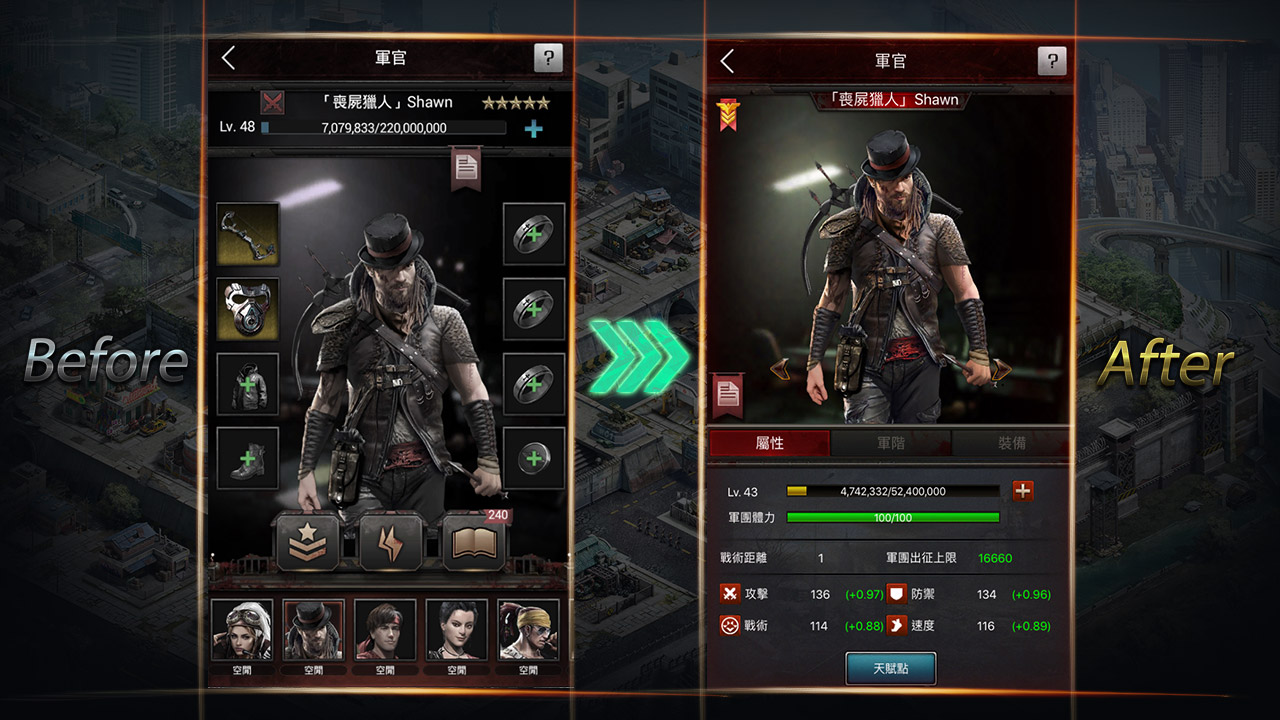Pick the yellow bandana officer portrait

pos(528,631)
